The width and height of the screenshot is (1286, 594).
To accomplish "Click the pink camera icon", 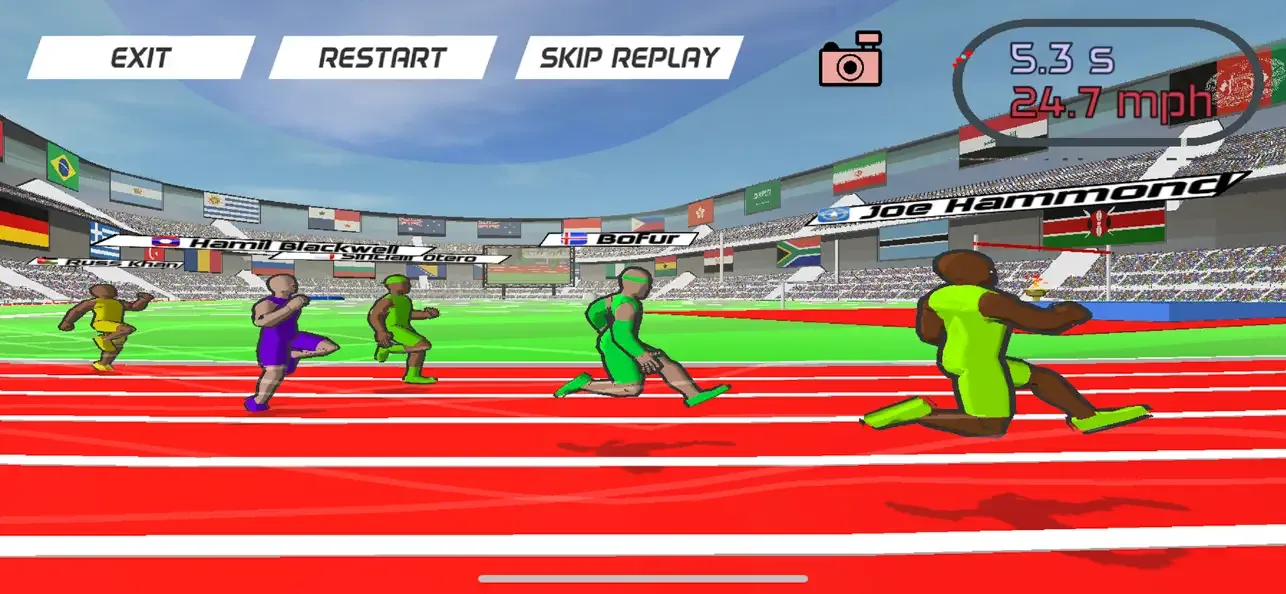I will tap(851, 61).
